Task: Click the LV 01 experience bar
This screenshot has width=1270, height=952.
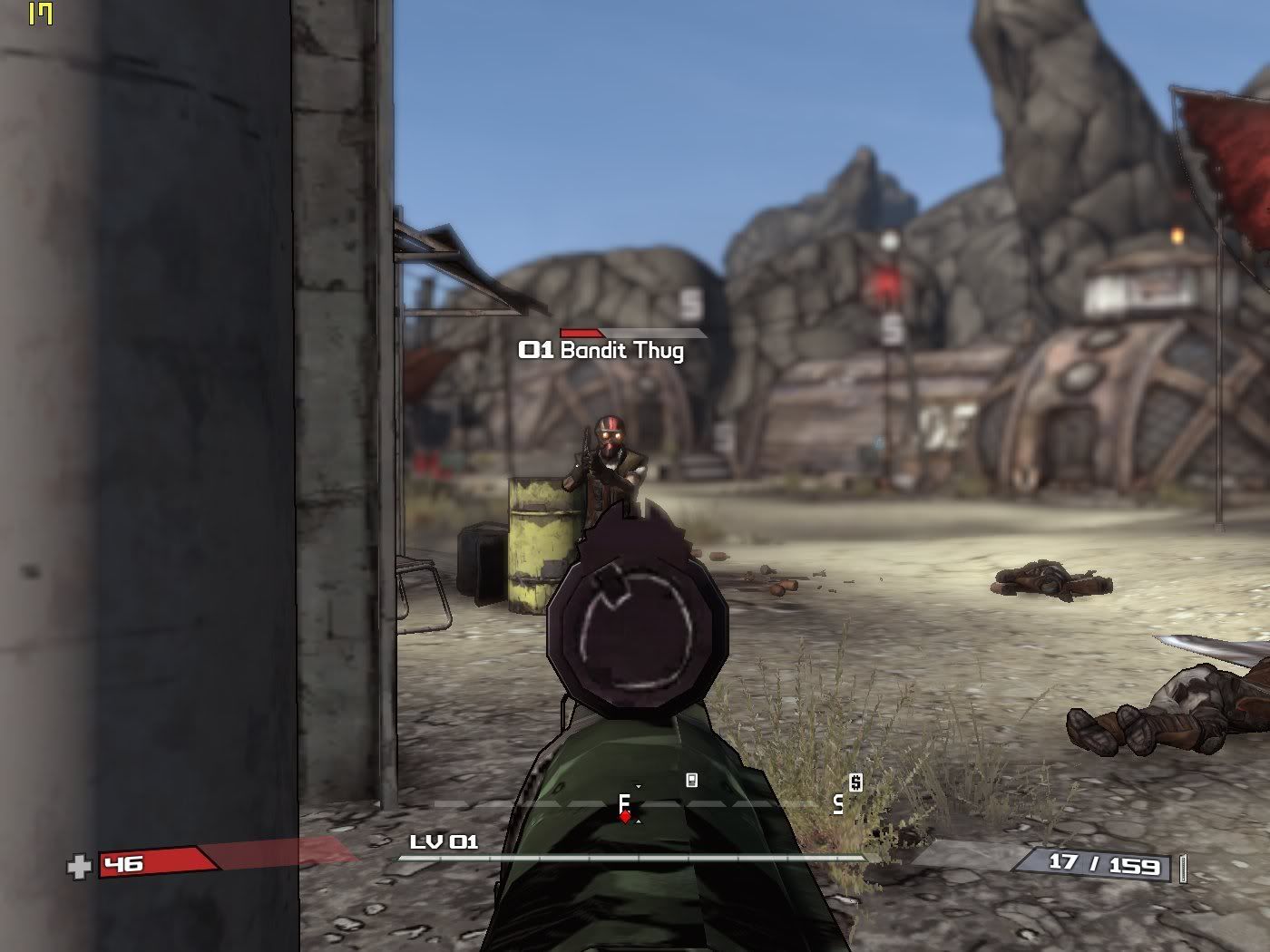Action: 632,858
